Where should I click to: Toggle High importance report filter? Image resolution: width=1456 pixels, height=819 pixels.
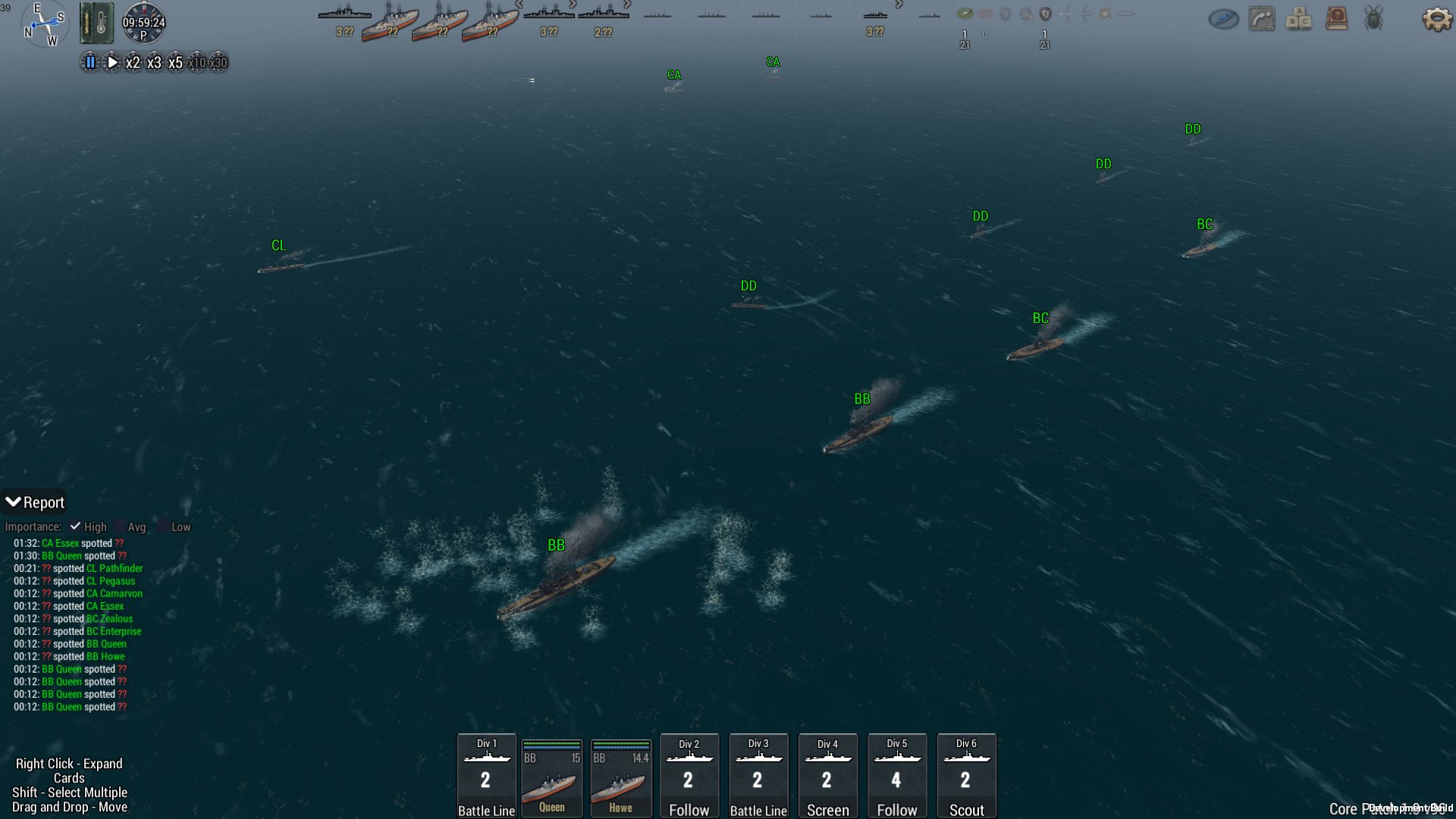(75, 526)
